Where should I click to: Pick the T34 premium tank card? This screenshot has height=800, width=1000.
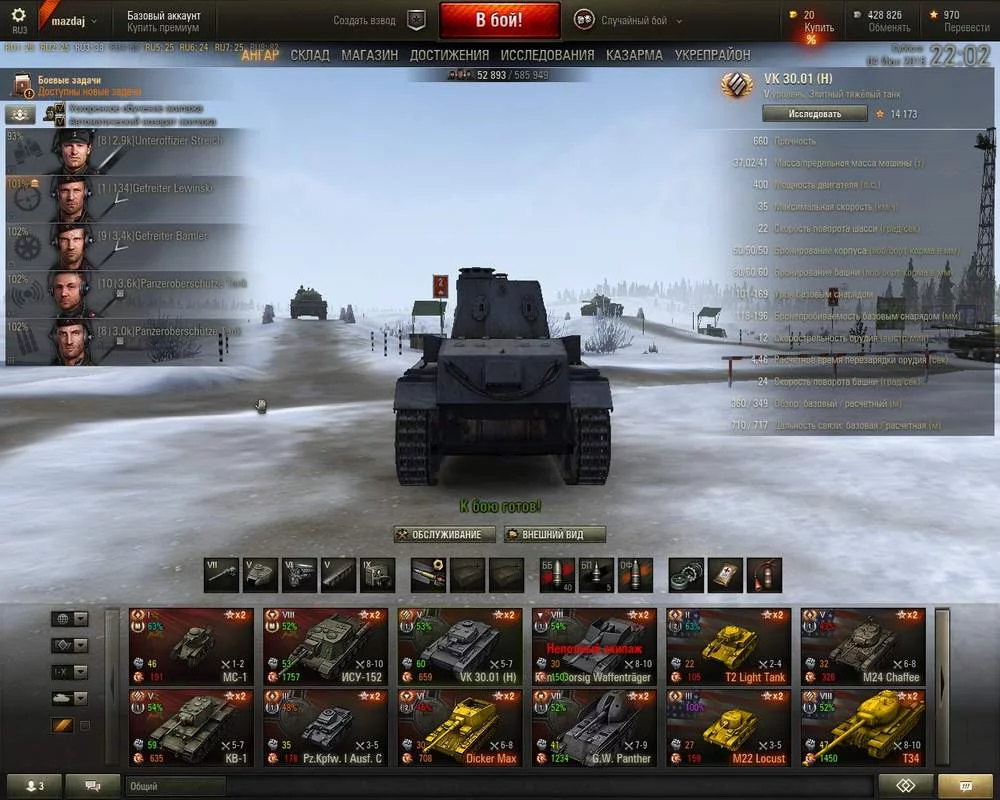pos(862,728)
